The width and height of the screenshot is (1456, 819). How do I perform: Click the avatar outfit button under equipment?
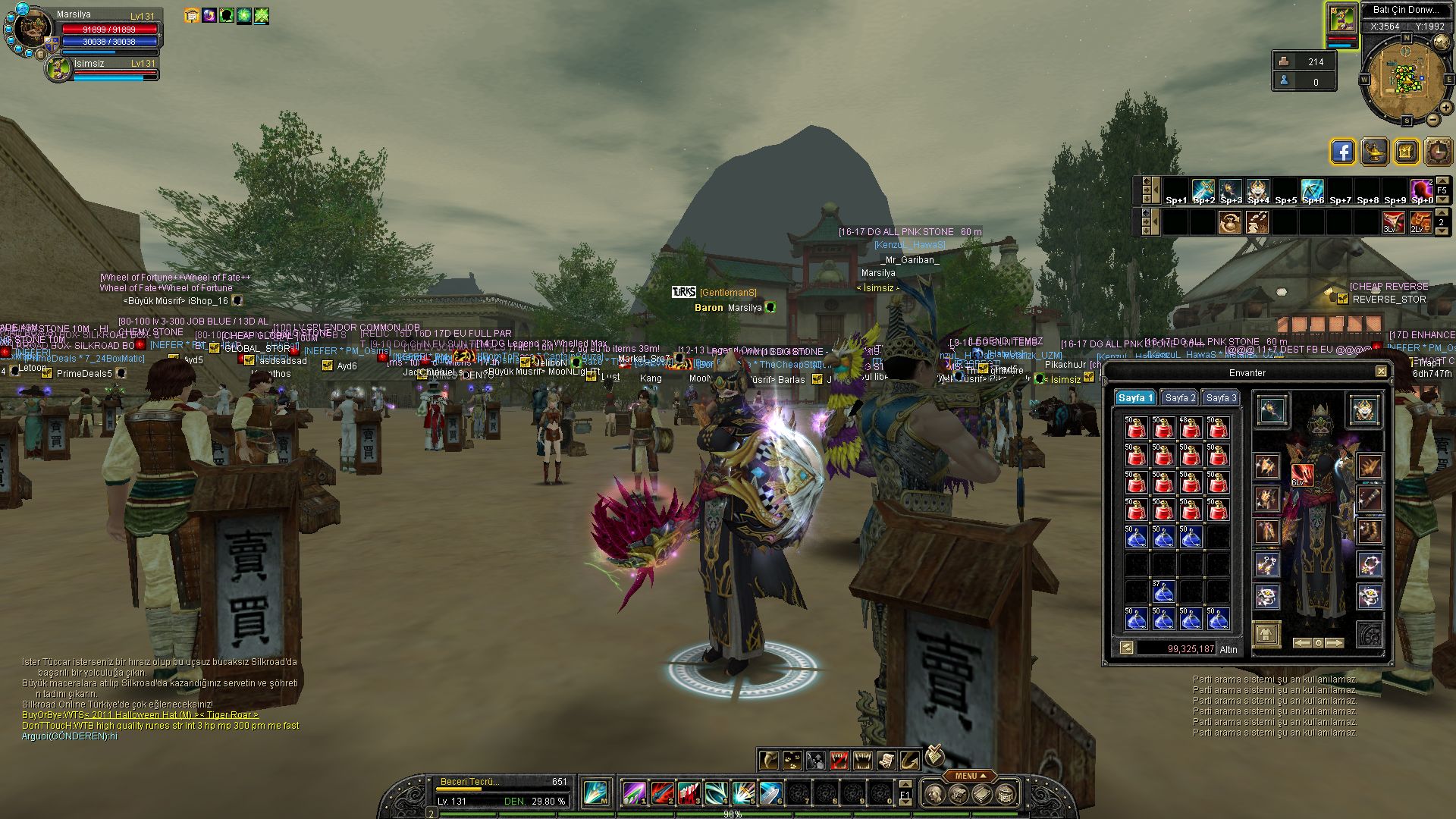pos(1266,634)
